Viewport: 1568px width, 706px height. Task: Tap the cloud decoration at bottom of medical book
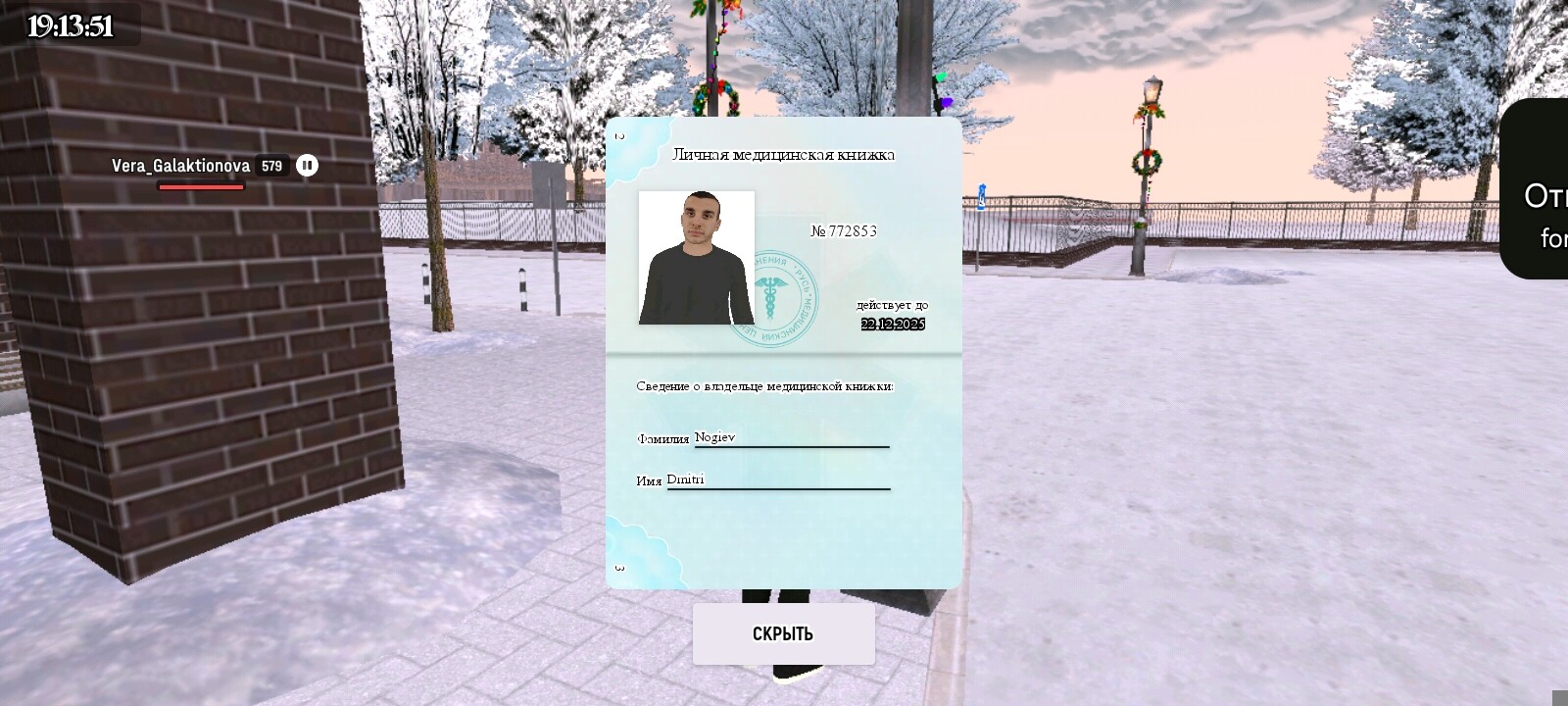(638, 545)
